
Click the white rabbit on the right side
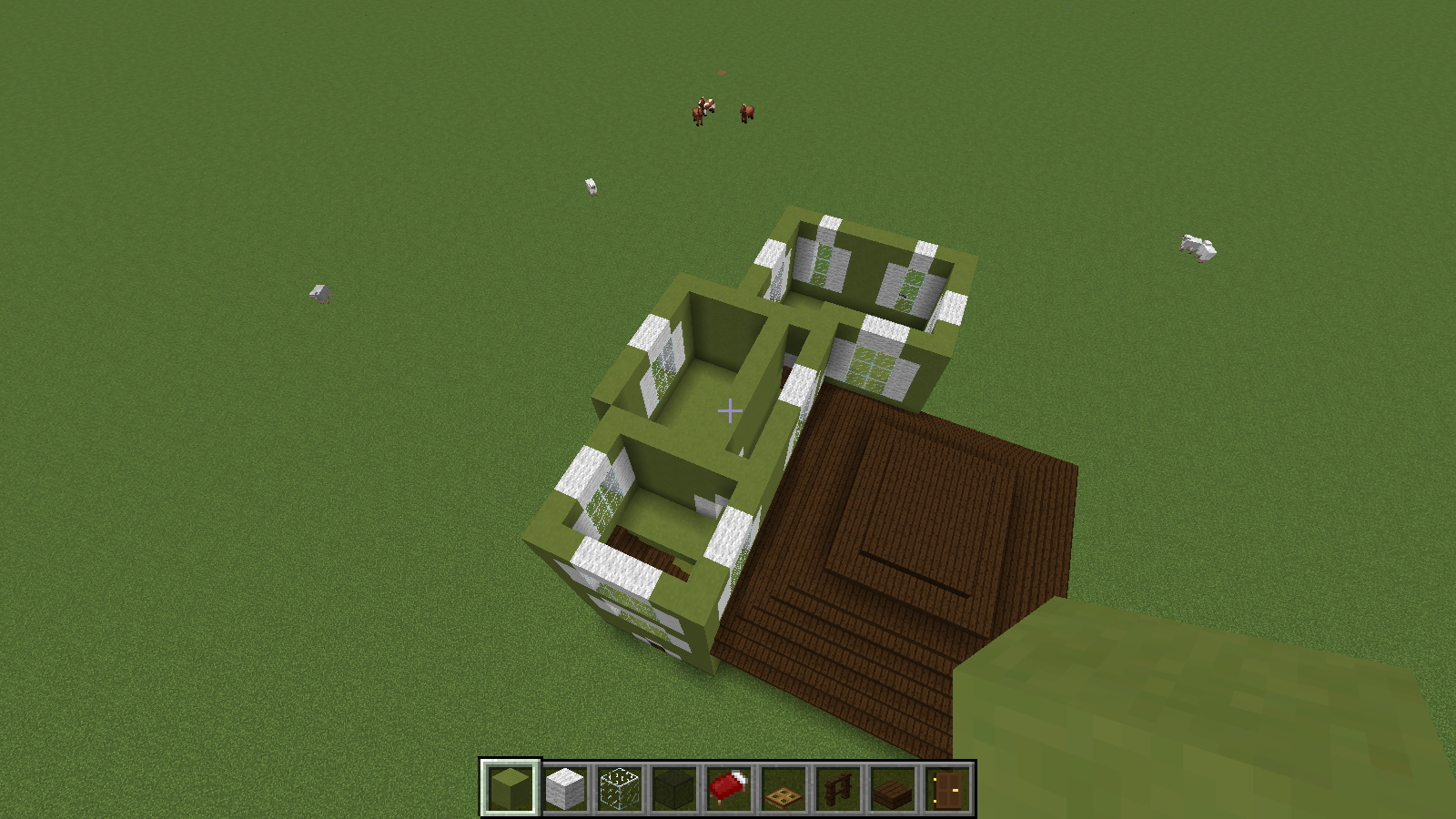pyautogui.click(x=1197, y=248)
